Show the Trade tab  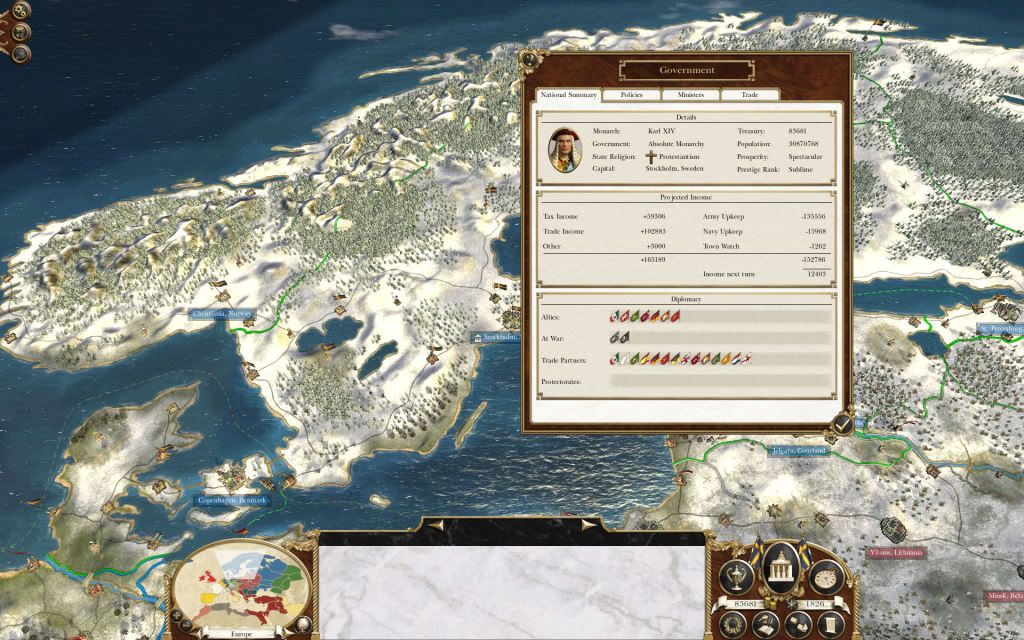pos(749,95)
